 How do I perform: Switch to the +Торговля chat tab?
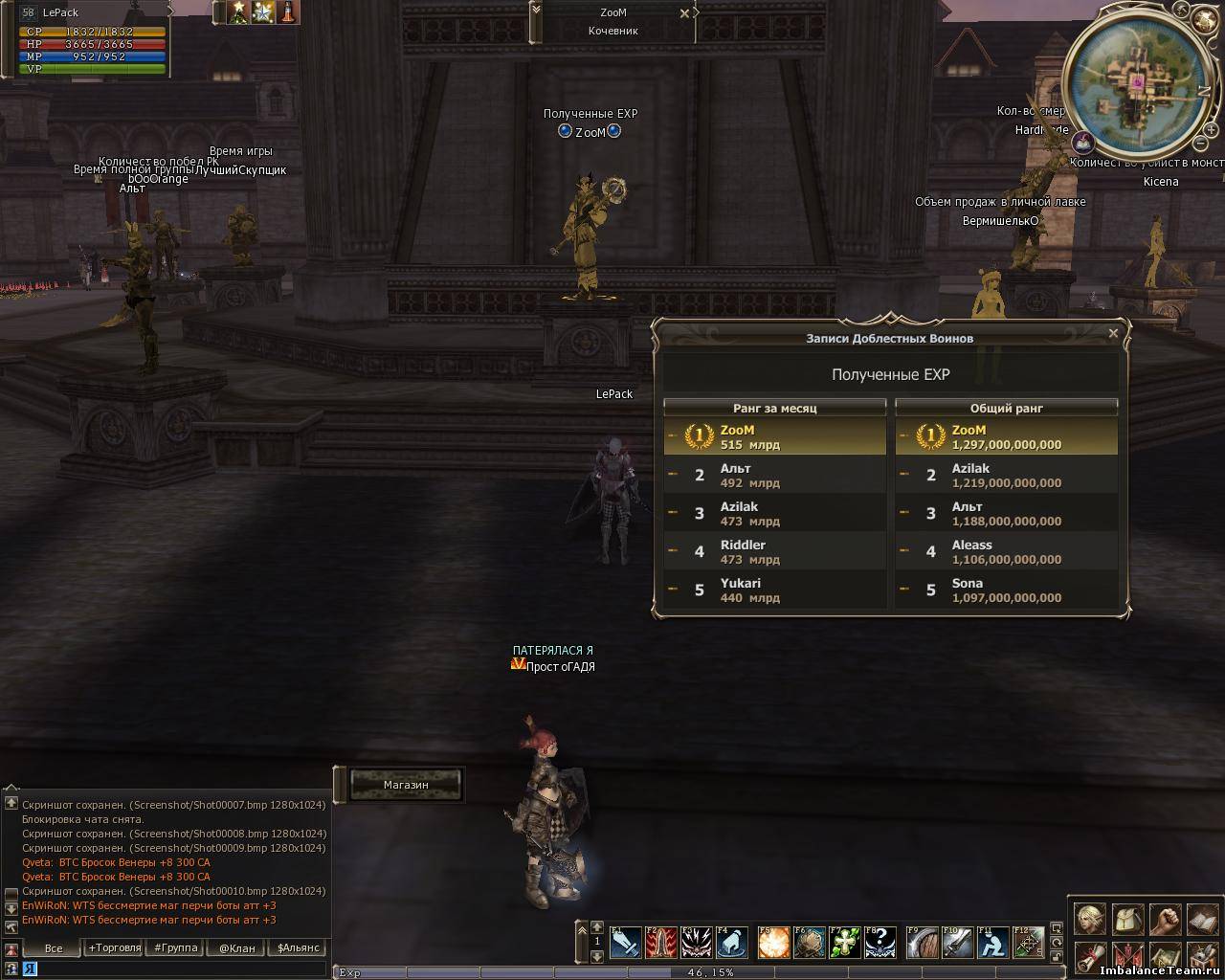[x=111, y=948]
